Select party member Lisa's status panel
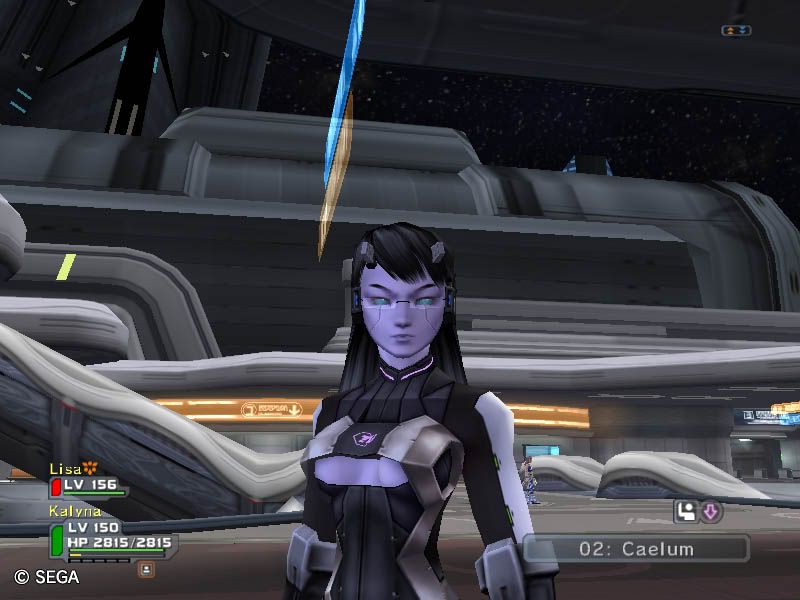 coord(88,485)
